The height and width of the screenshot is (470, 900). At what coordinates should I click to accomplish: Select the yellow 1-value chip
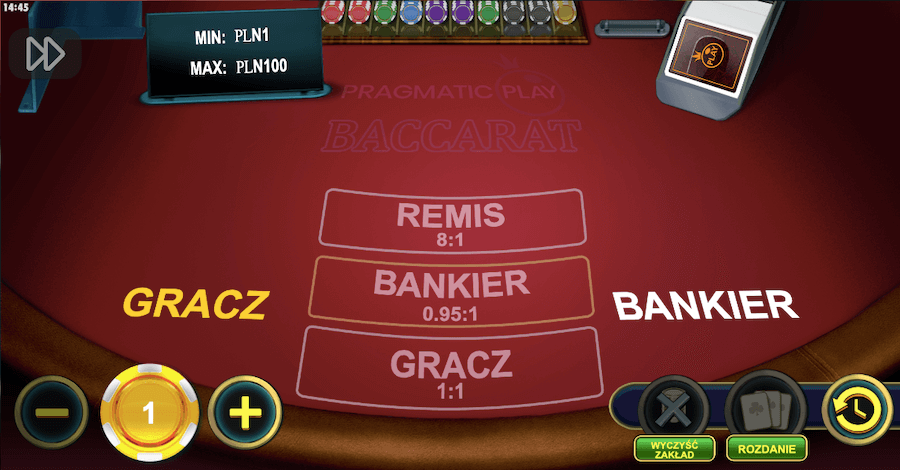pyautogui.click(x=149, y=412)
